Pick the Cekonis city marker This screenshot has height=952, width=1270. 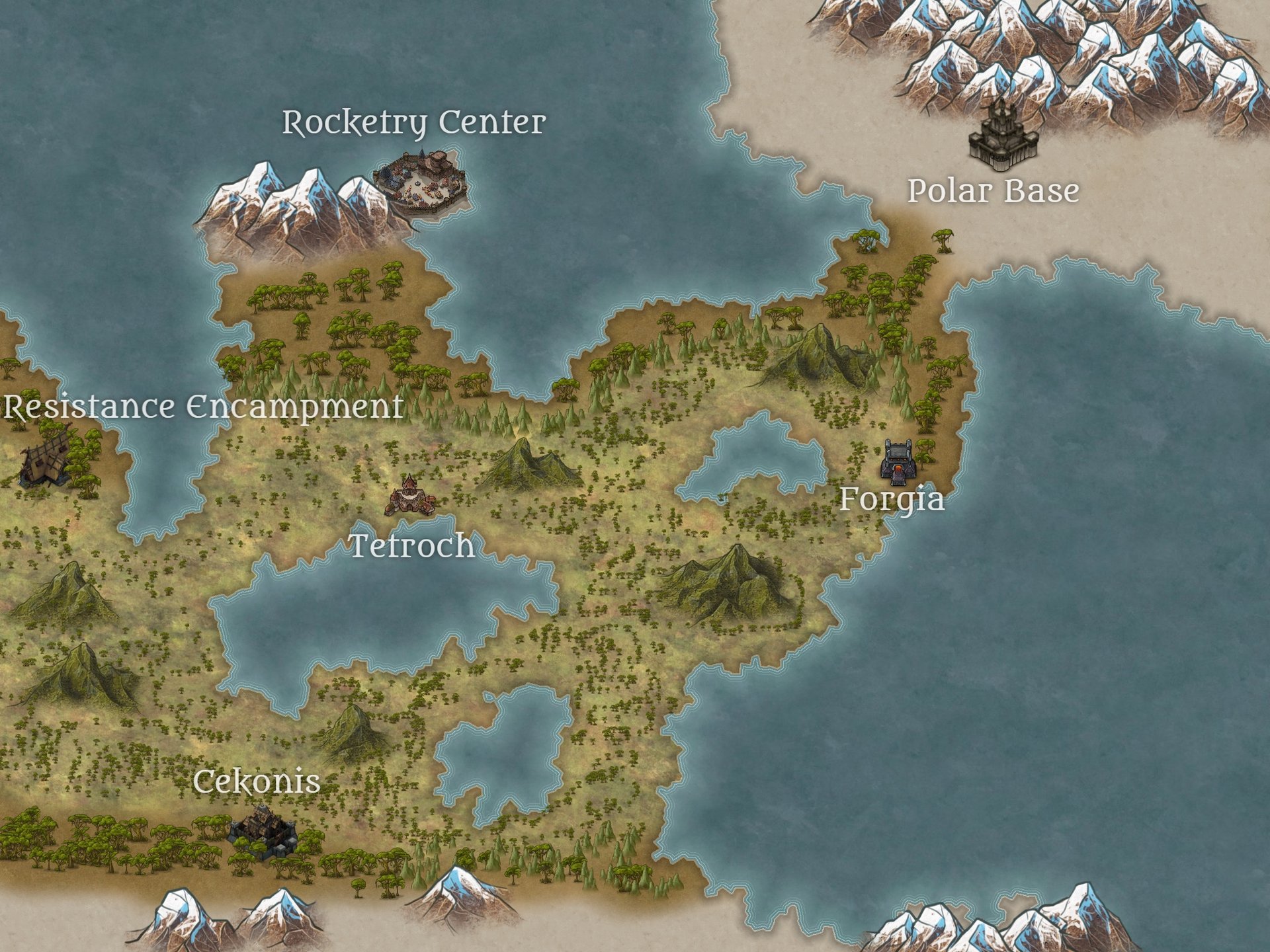tap(263, 832)
